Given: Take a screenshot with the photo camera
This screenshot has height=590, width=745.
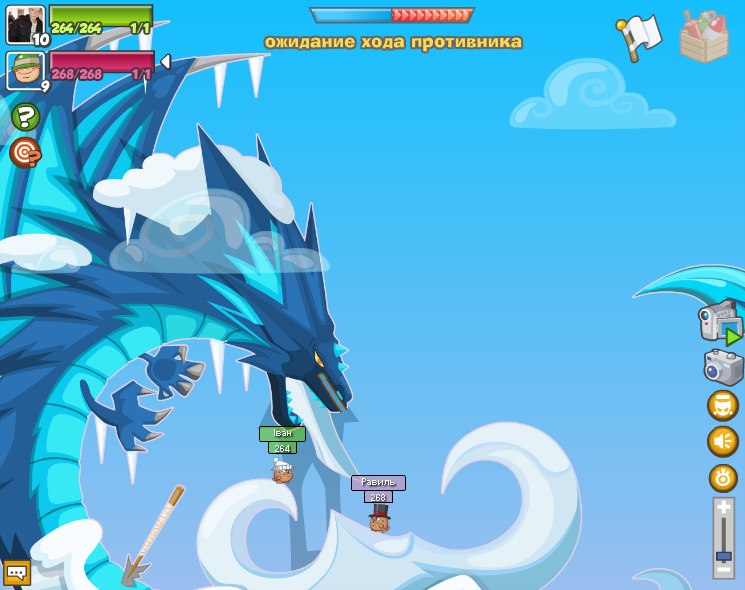Looking at the screenshot, I should [723, 366].
